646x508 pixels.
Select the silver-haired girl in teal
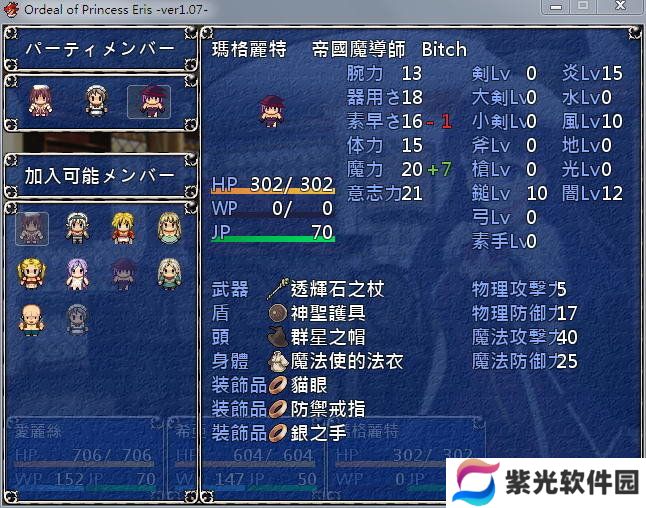[170, 273]
